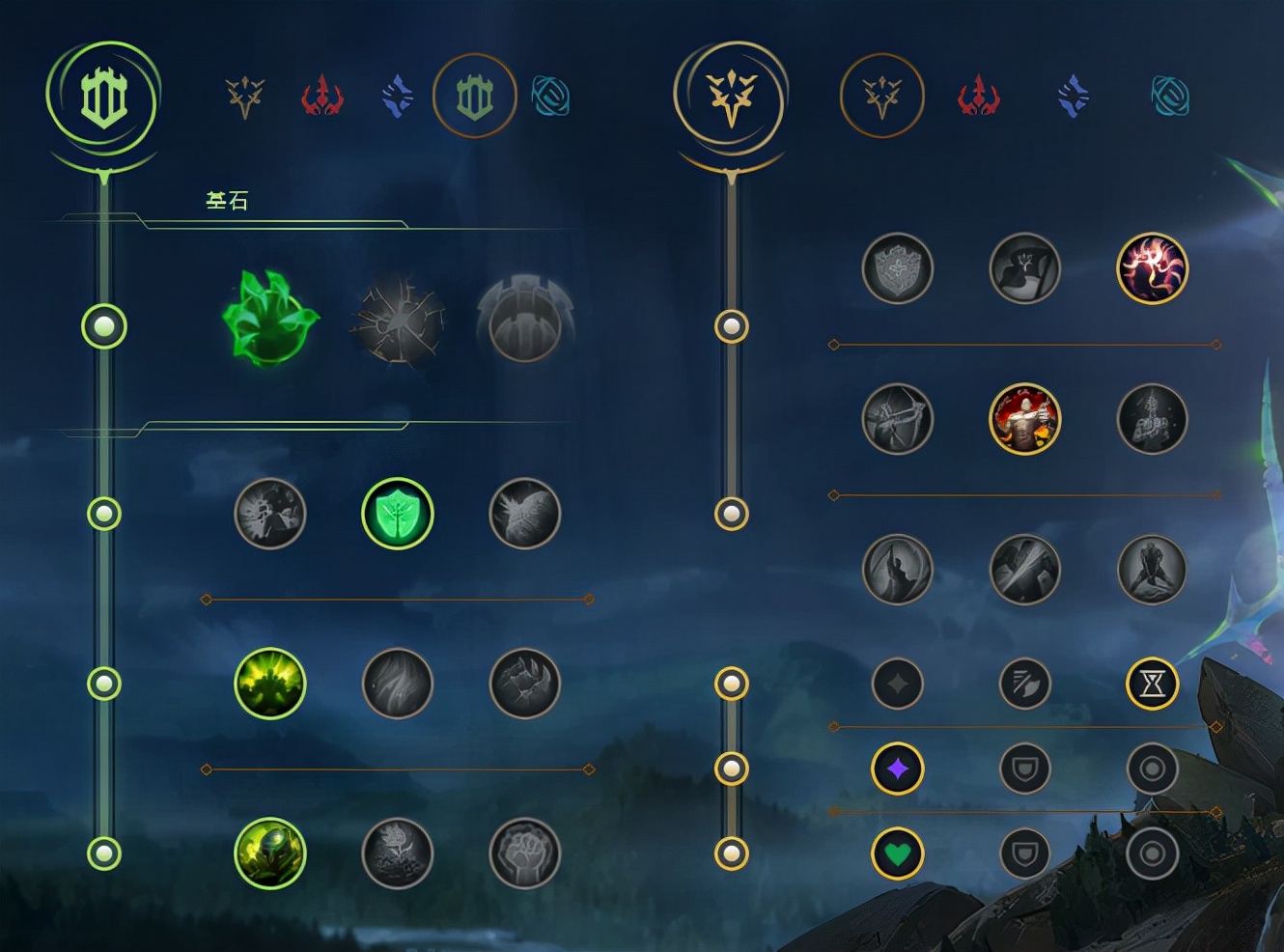Image resolution: width=1284 pixels, height=952 pixels.
Task: Select the Second Wind rune
Action: (x=398, y=684)
